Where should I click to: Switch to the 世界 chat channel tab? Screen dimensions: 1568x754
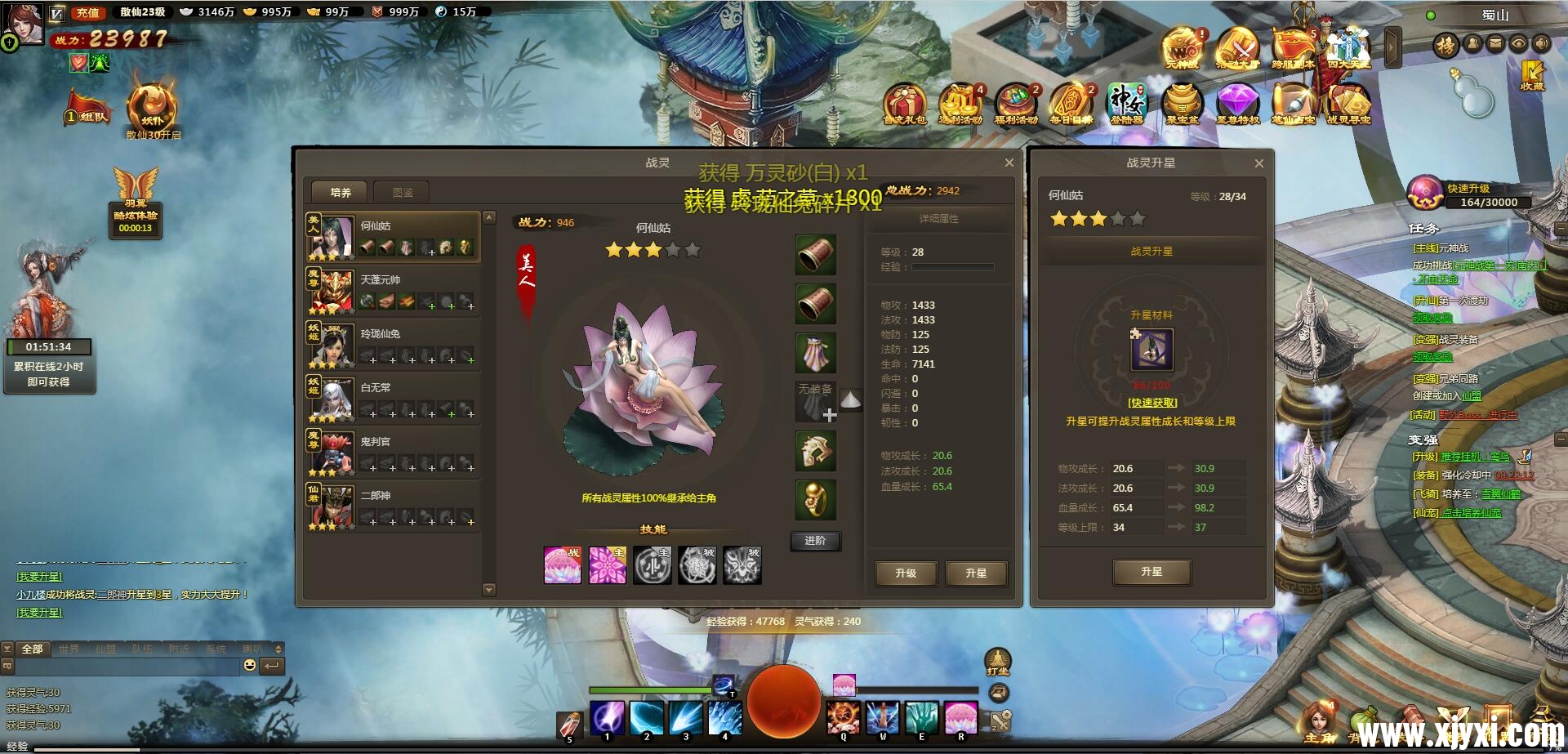pos(70,648)
